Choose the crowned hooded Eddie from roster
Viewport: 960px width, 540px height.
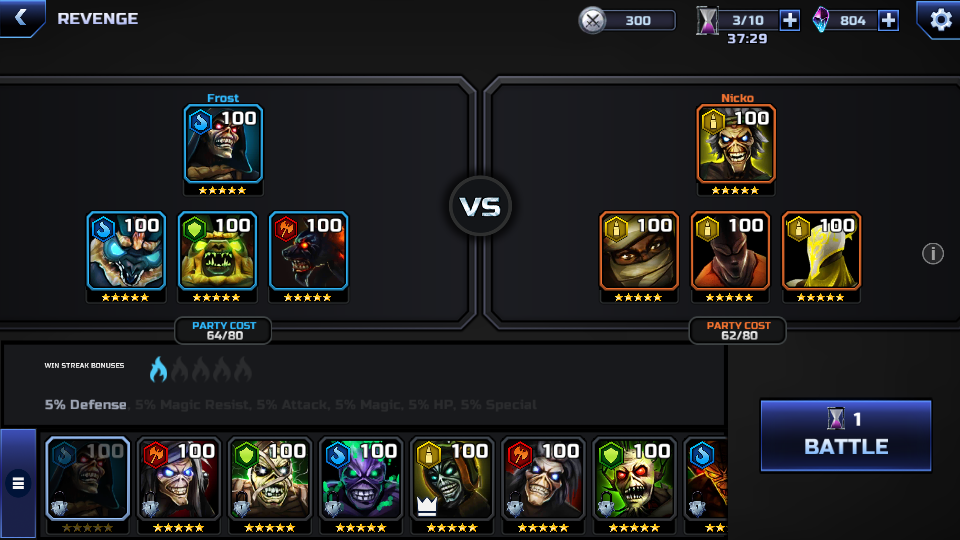click(x=452, y=478)
